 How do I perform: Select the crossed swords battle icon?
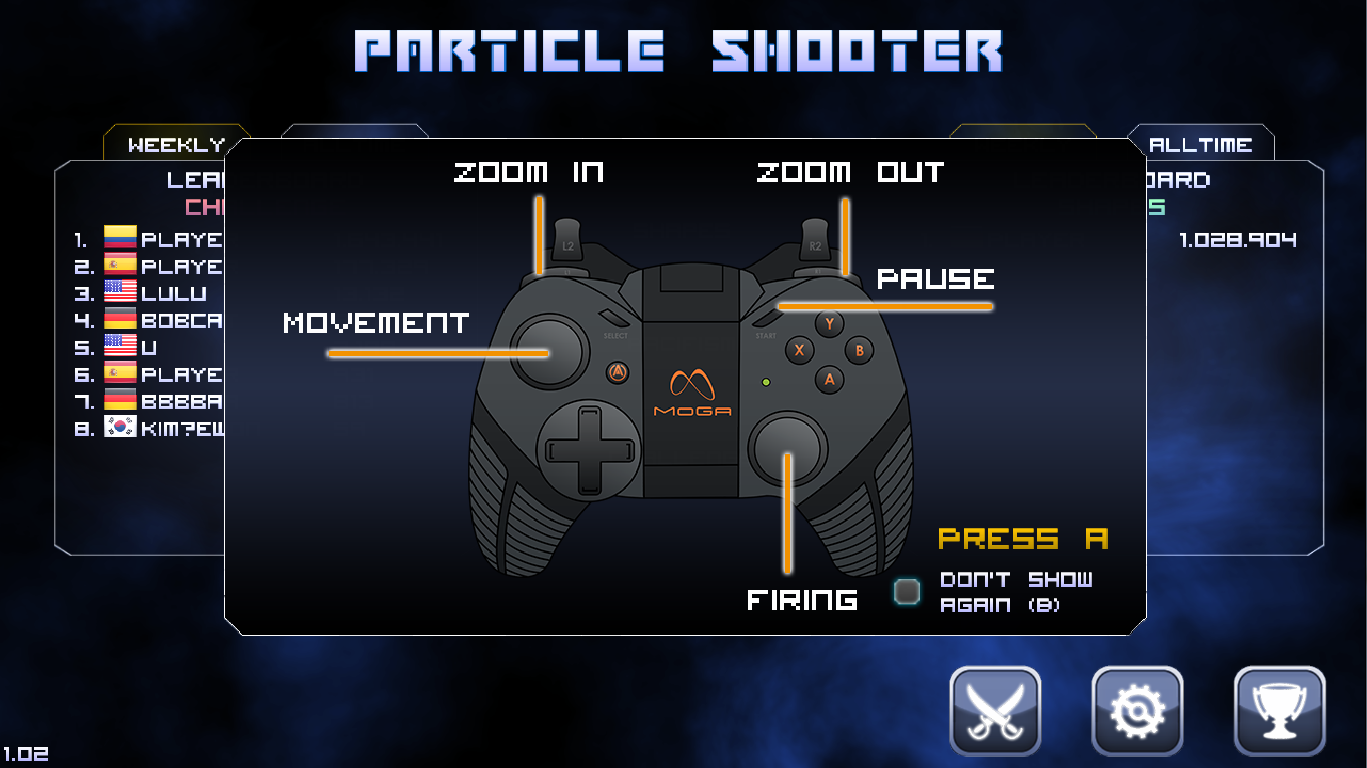coord(995,711)
